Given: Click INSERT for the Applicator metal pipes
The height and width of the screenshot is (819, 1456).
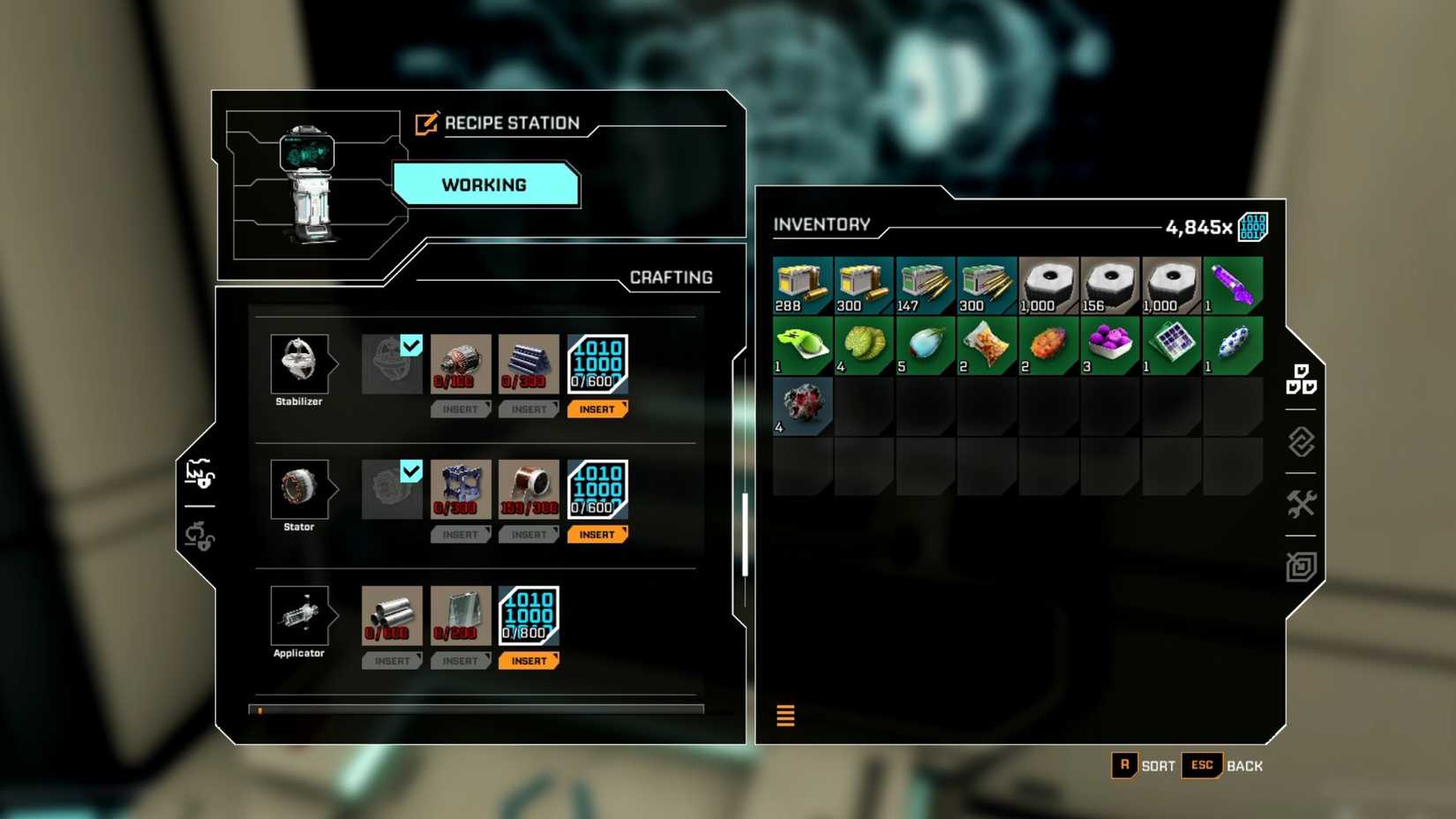Looking at the screenshot, I should coord(392,660).
